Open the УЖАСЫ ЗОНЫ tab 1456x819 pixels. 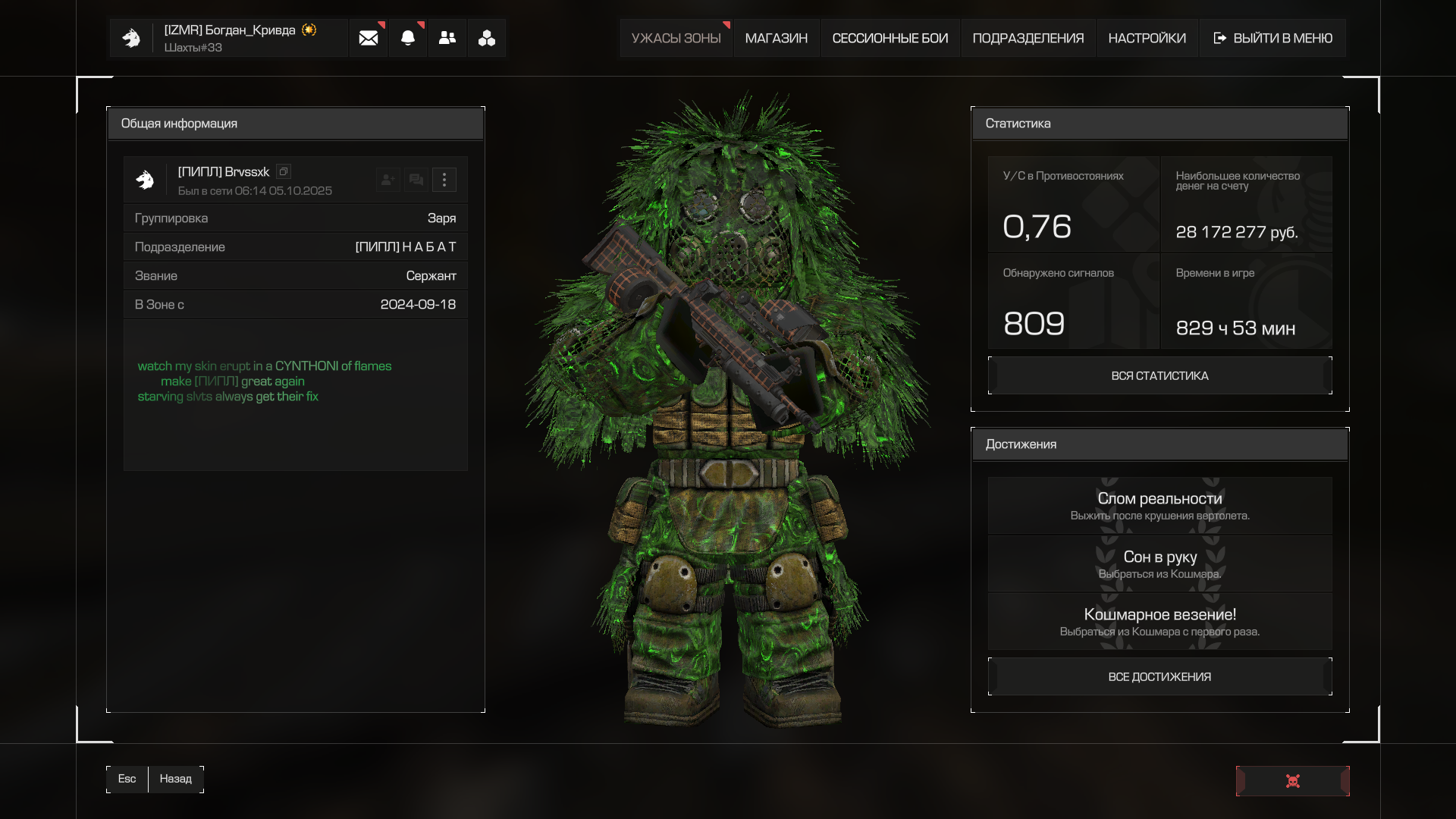(x=676, y=38)
